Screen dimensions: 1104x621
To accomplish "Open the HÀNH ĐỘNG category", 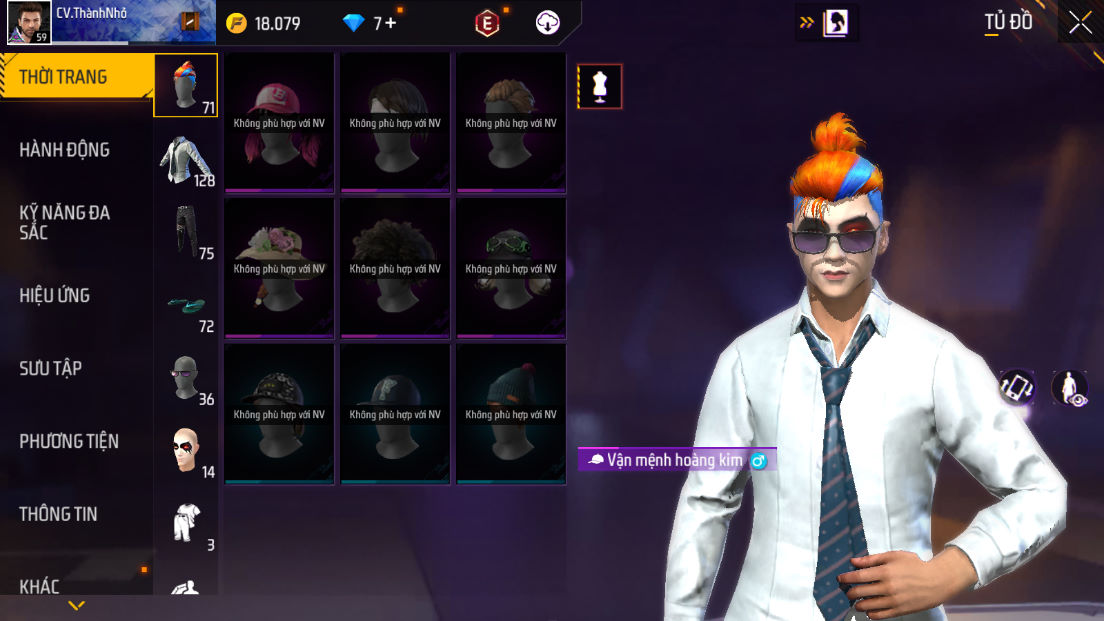I will (65, 150).
